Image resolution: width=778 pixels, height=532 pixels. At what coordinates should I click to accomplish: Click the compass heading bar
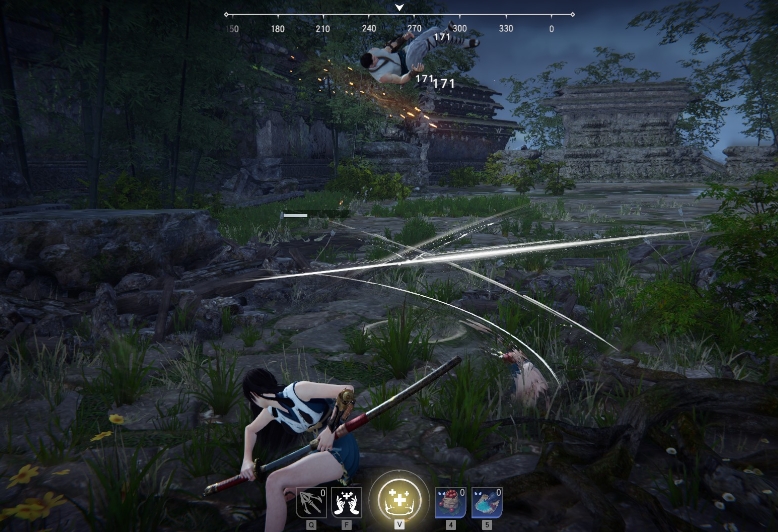399,16
